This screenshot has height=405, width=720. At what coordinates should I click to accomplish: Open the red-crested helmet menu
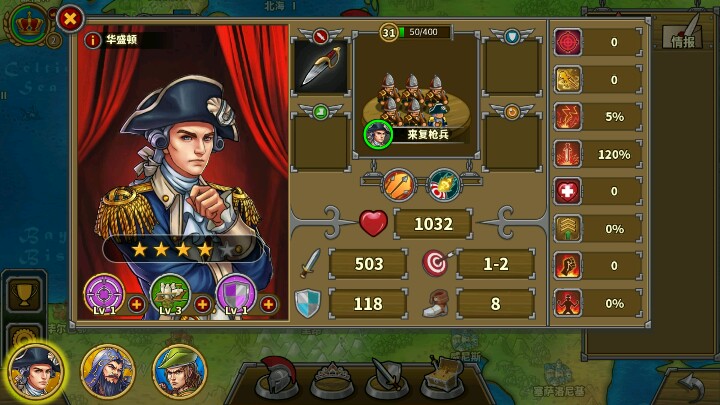coord(274,378)
